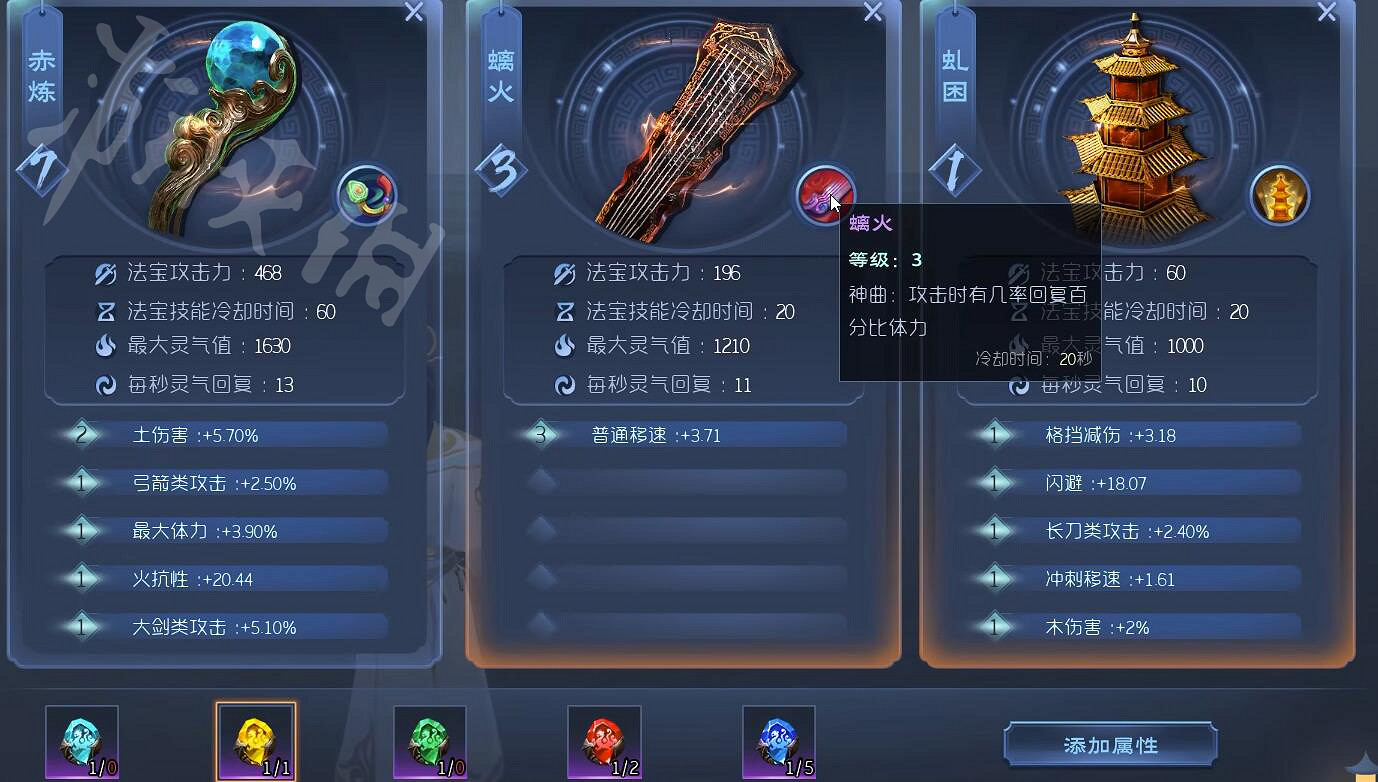
Task: Select the cyan gem marked 1/0
Action: point(81,740)
